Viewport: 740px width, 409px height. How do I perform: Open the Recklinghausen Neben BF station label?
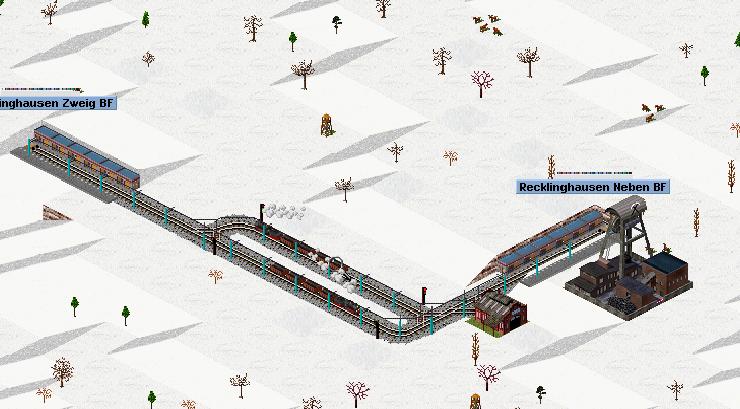tap(593, 187)
